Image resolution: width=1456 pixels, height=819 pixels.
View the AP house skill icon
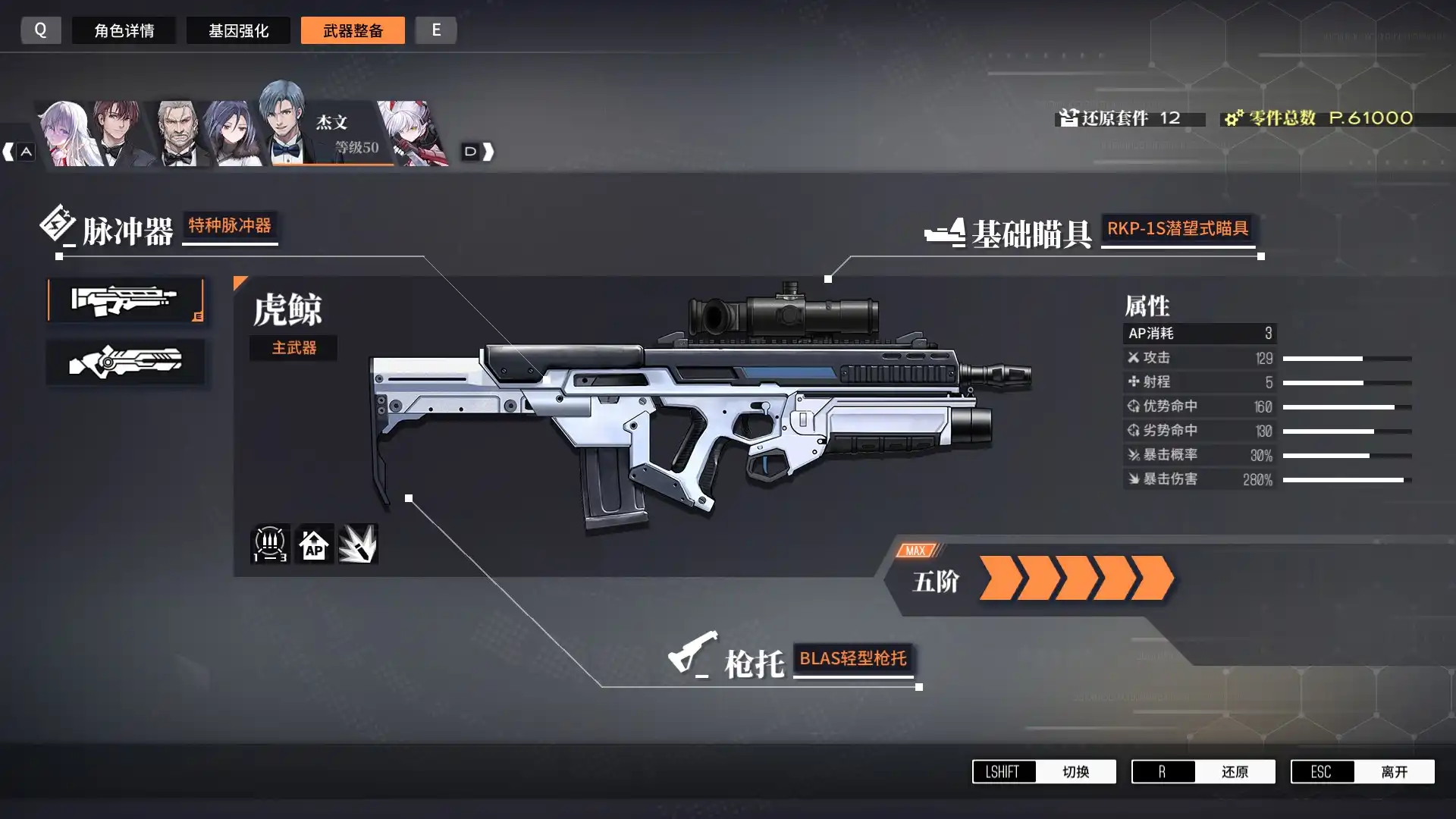pos(314,544)
